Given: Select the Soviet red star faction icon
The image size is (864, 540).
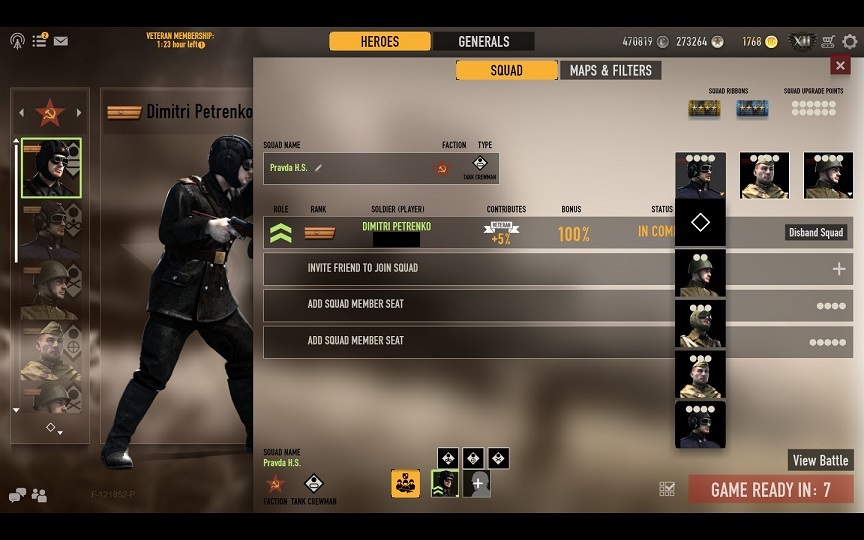Looking at the screenshot, I should tap(50, 112).
